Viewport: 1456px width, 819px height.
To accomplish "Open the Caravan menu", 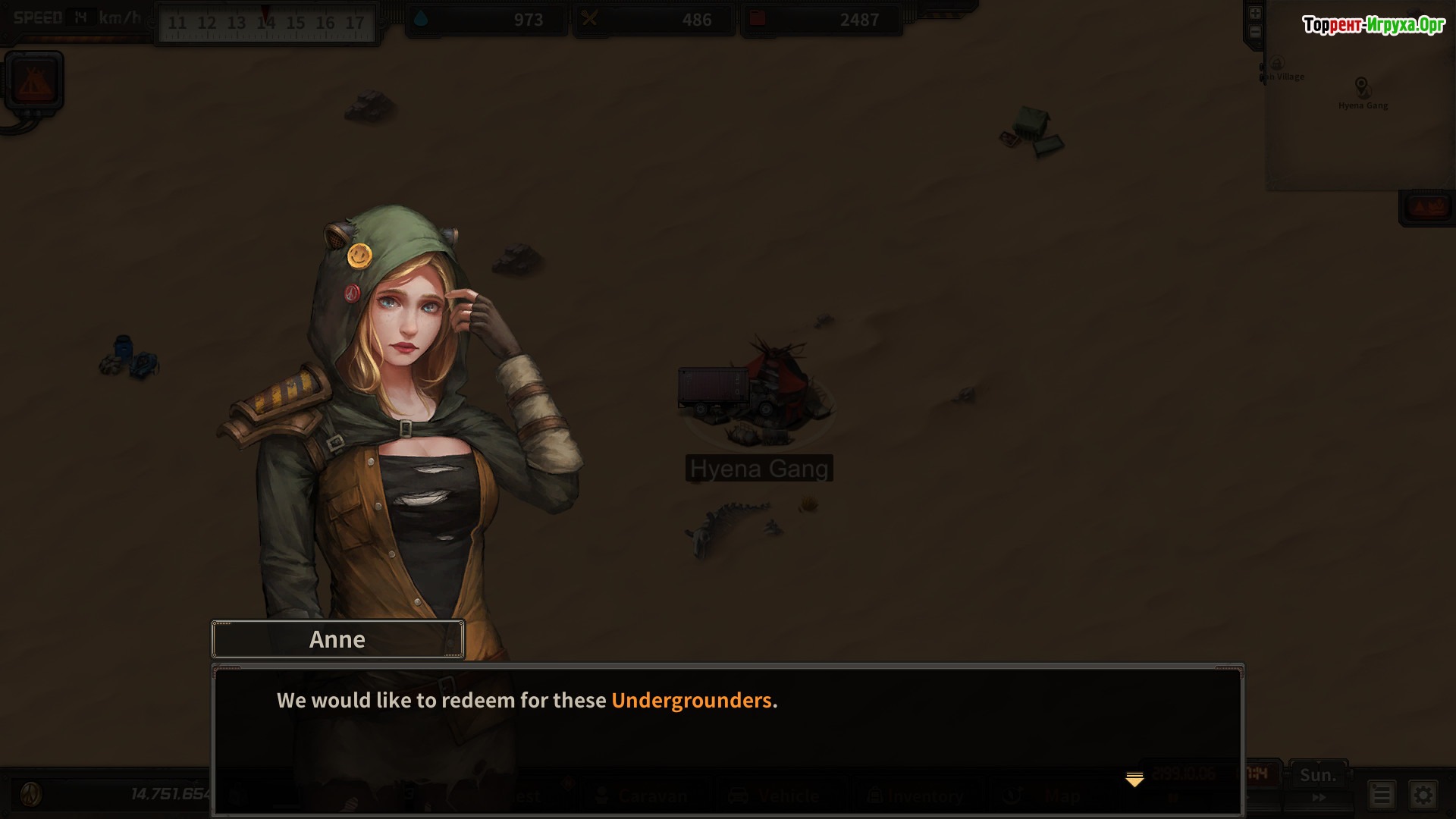I will point(642,796).
